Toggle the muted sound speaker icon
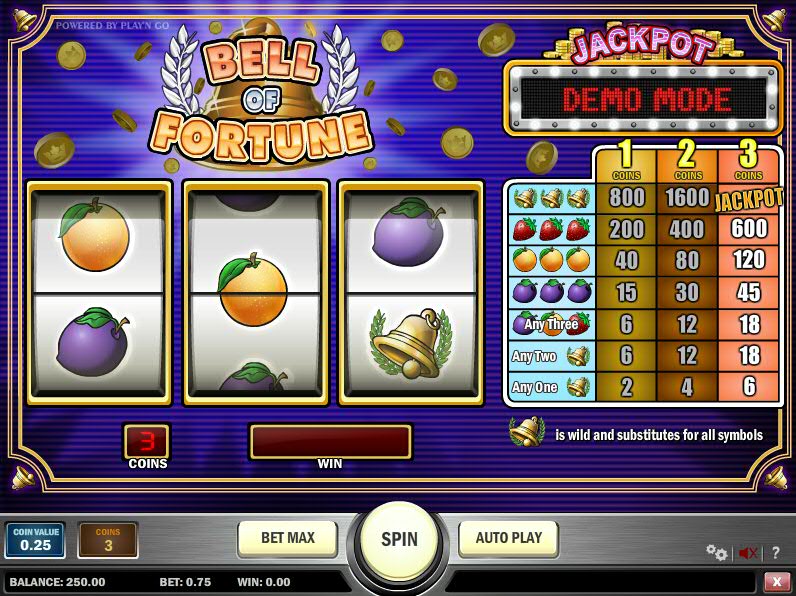796x596 pixels. (x=747, y=552)
